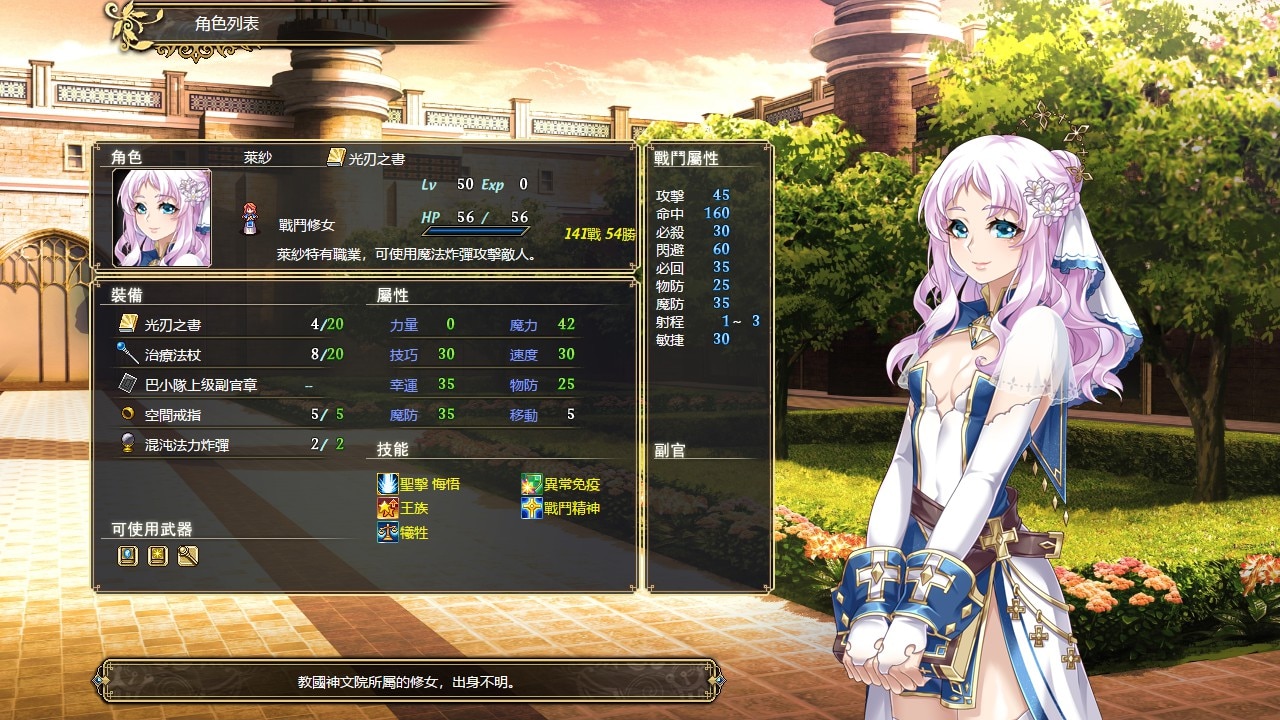Select the 光刃之書 equipment row

[x=230, y=325]
